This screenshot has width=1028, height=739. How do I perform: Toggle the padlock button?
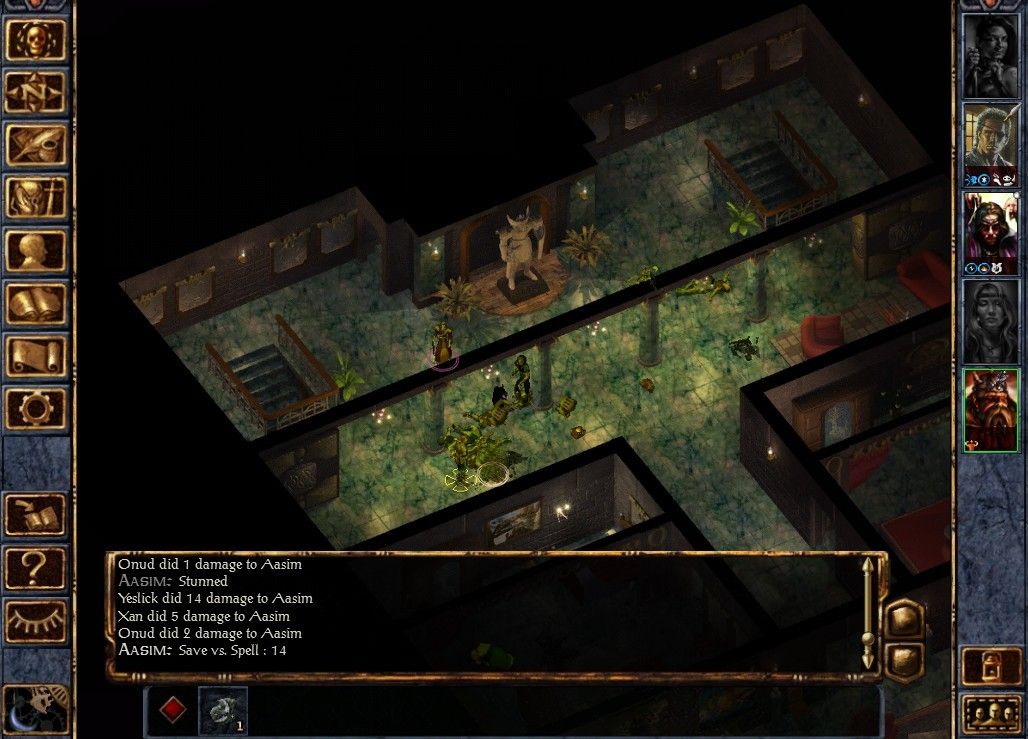(x=990, y=667)
